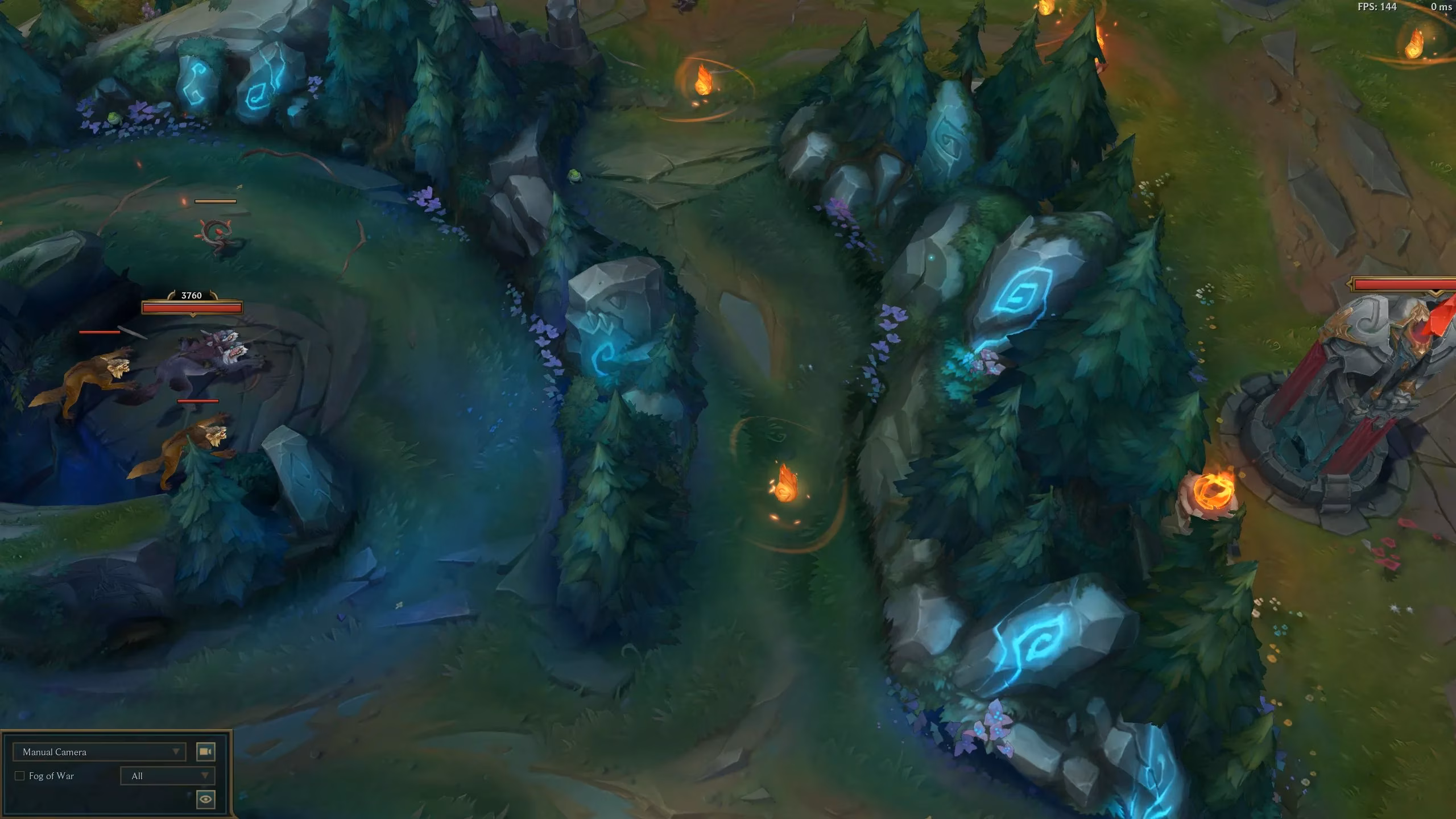Click the video camera director icon
Image resolution: width=1456 pixels, height=819 pixels.
206,751
